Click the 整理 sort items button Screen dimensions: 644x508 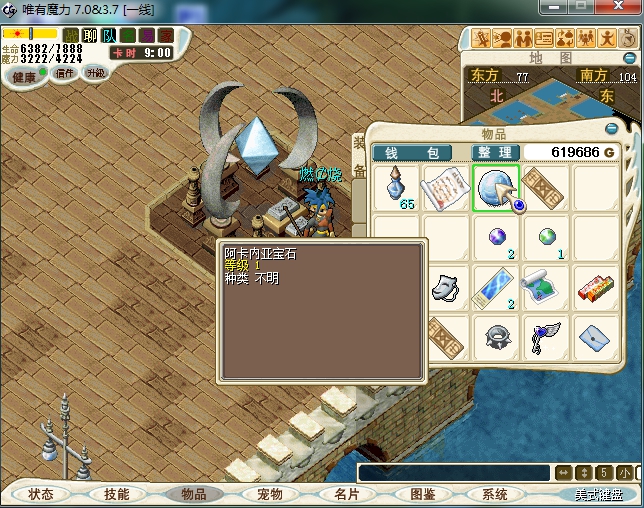coord(494,152)
